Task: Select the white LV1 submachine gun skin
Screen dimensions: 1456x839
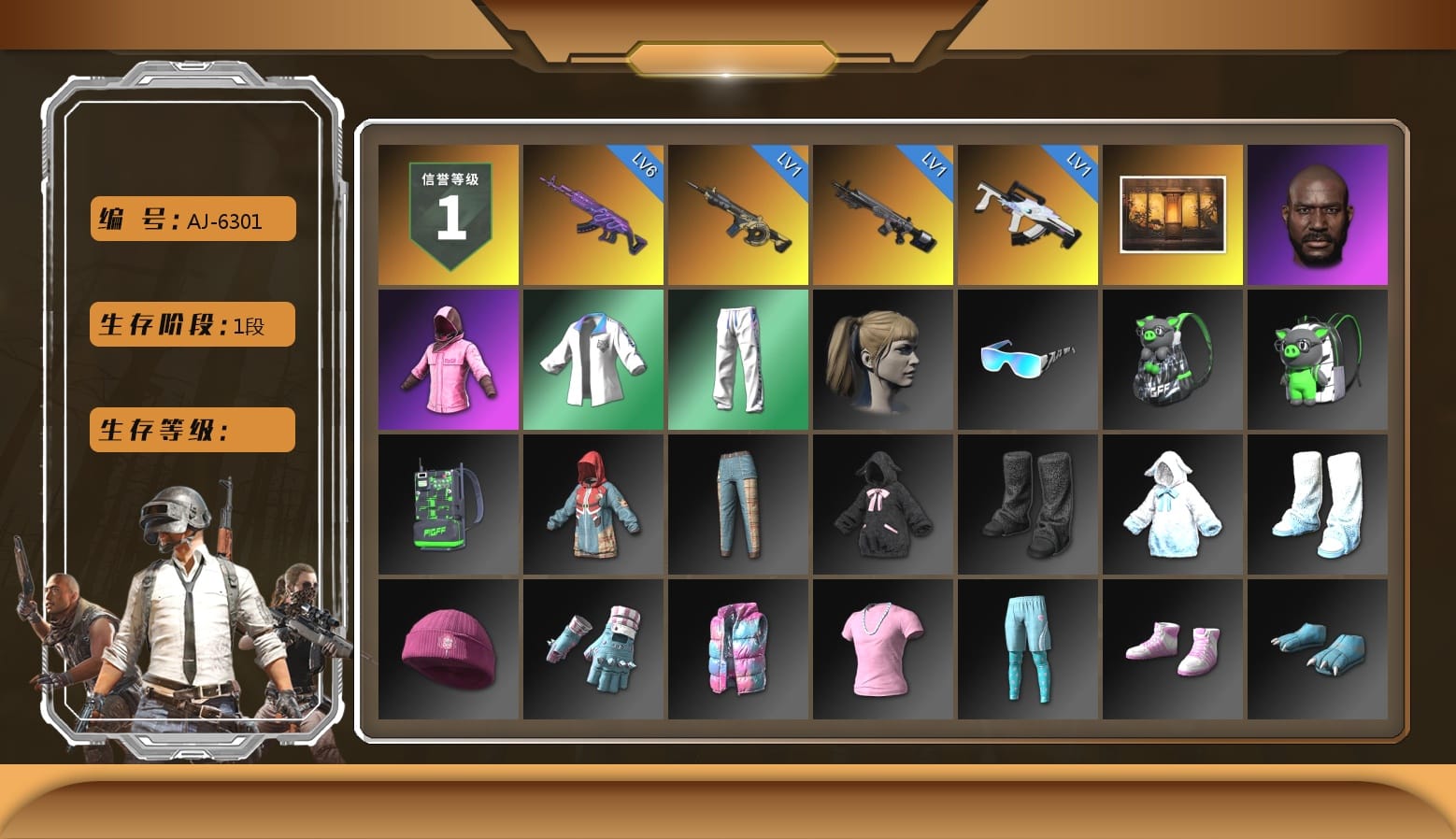Action: tap(1027, 213)
